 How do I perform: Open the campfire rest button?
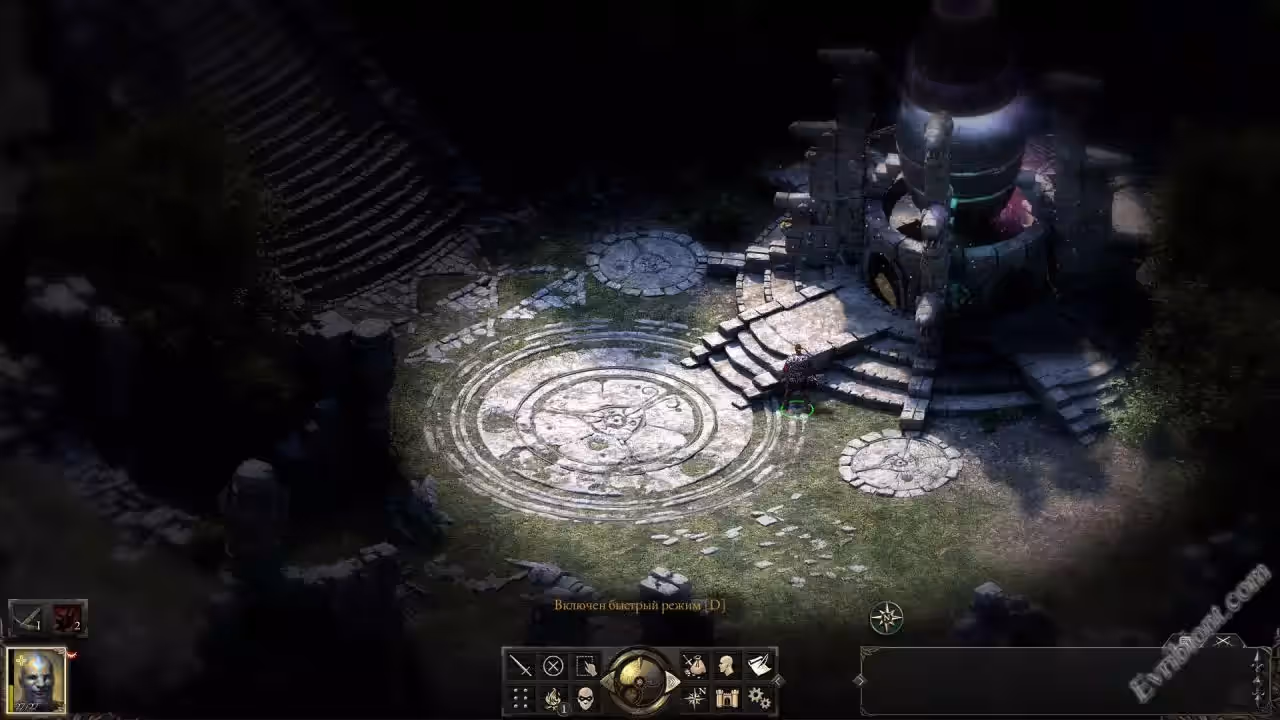tap(553, 698)
